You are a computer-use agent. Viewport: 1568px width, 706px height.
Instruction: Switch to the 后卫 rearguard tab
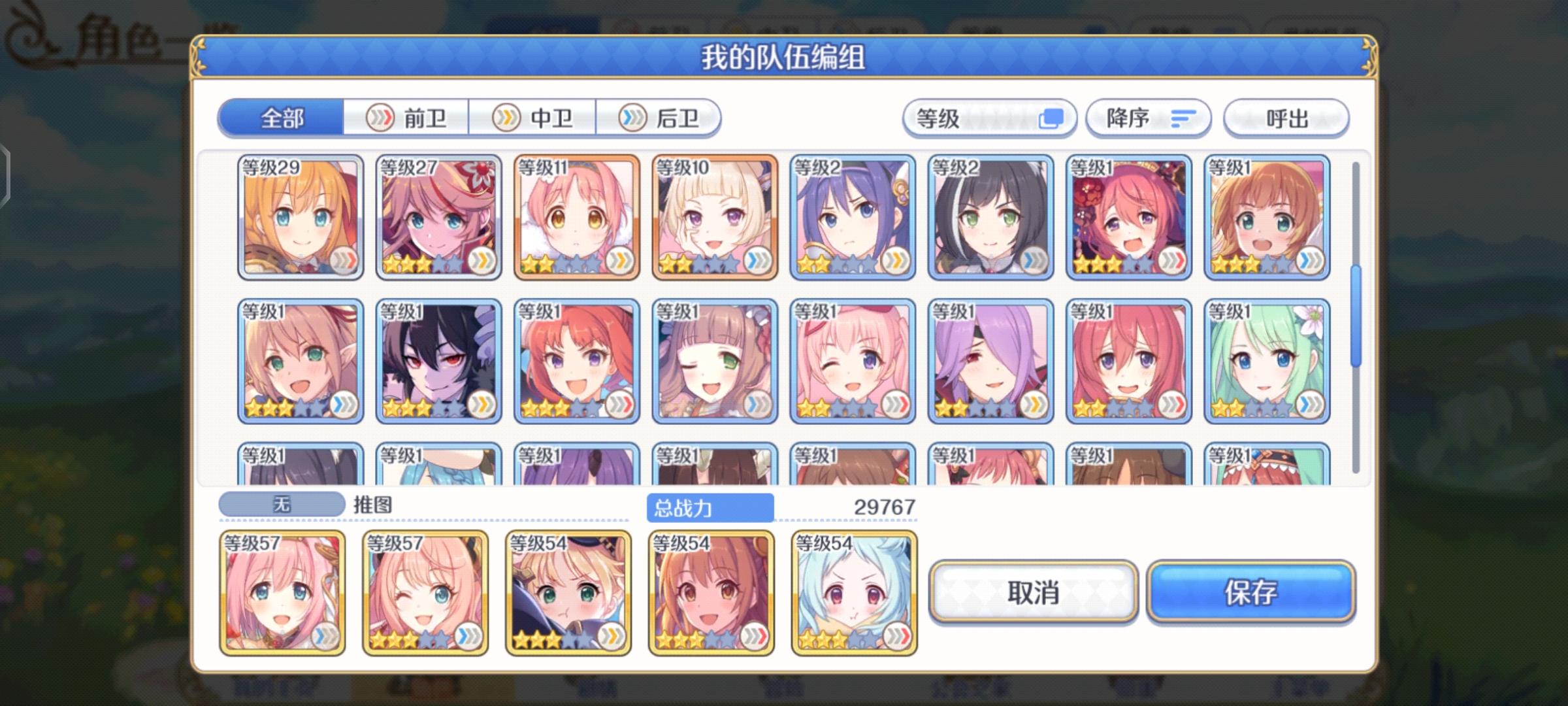[x=662, y=118]
